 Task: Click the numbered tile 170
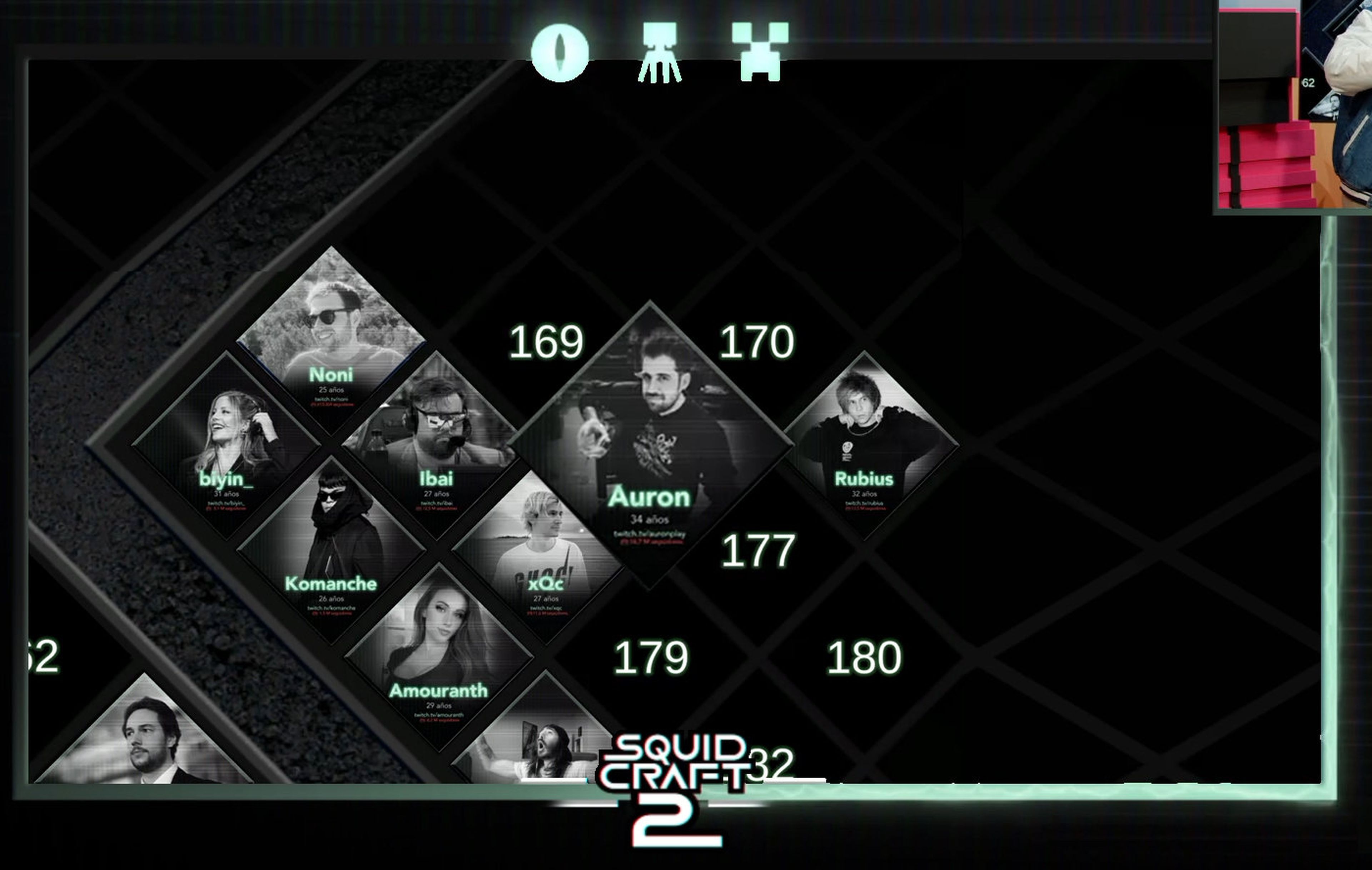point(756,342)
